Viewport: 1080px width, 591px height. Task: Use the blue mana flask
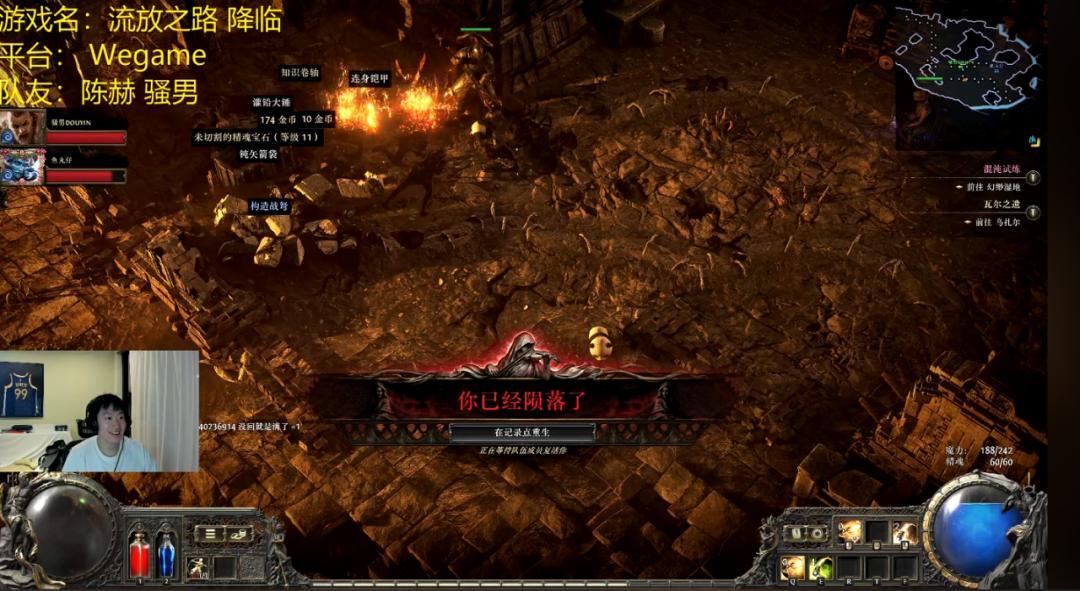pos(166,553)
